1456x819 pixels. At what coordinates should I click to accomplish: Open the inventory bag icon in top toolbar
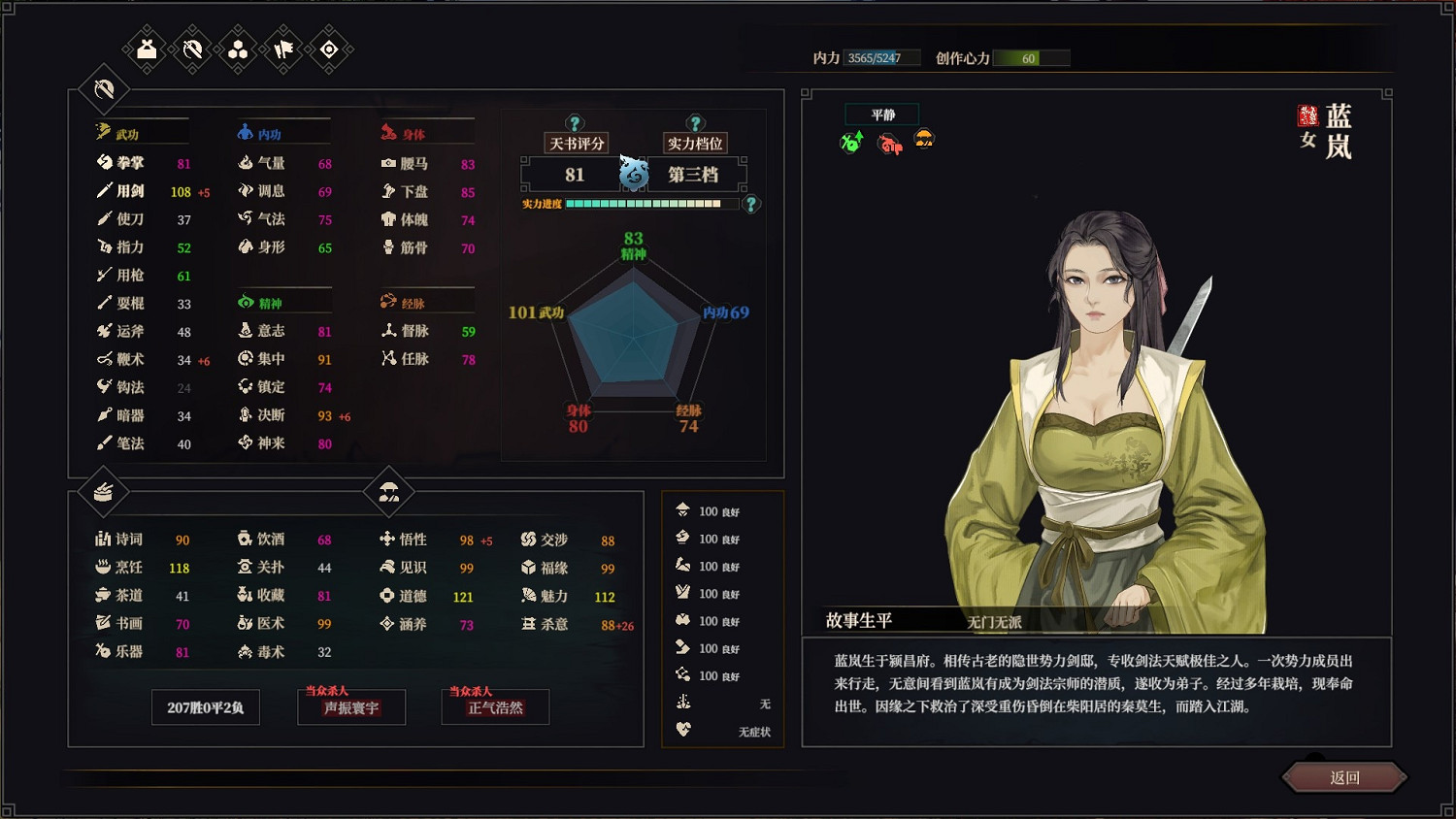[144, 49]
